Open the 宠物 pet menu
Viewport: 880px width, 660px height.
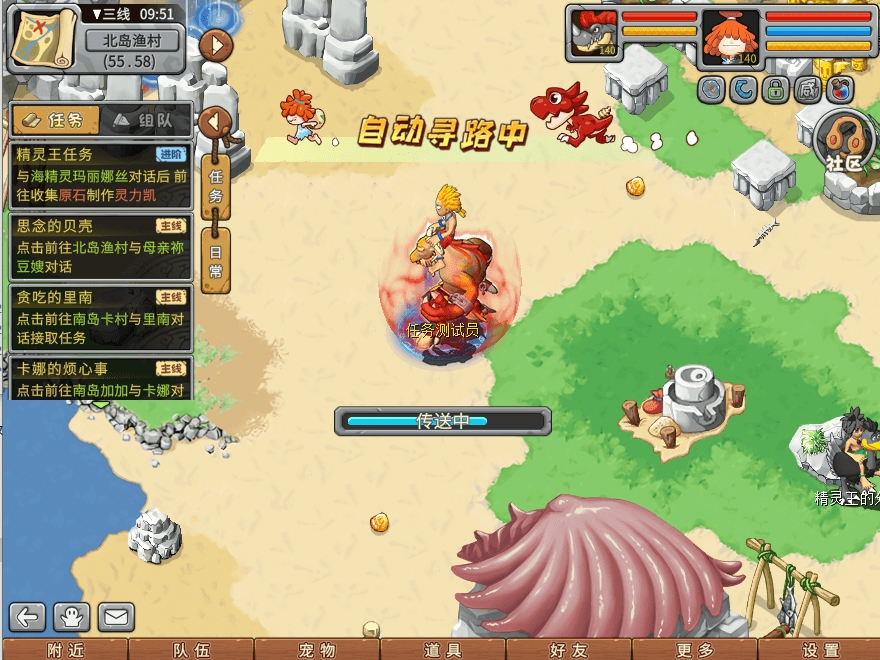[317, 650]
